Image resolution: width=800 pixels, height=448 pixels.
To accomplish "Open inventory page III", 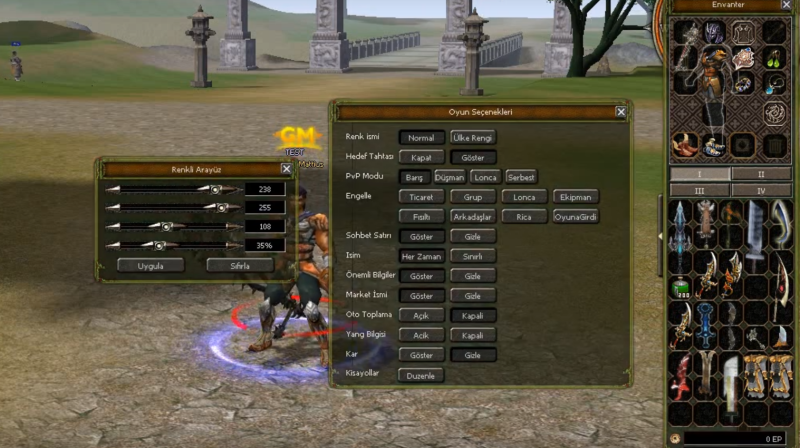I will [699, 190].
